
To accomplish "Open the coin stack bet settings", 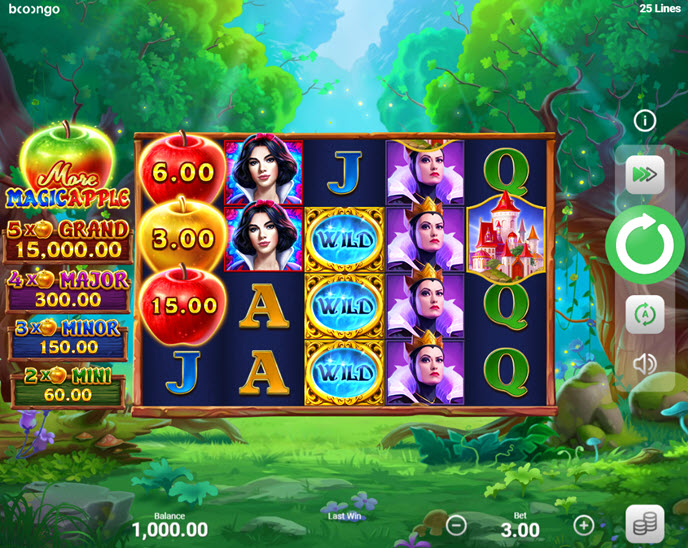I will 645,524.
